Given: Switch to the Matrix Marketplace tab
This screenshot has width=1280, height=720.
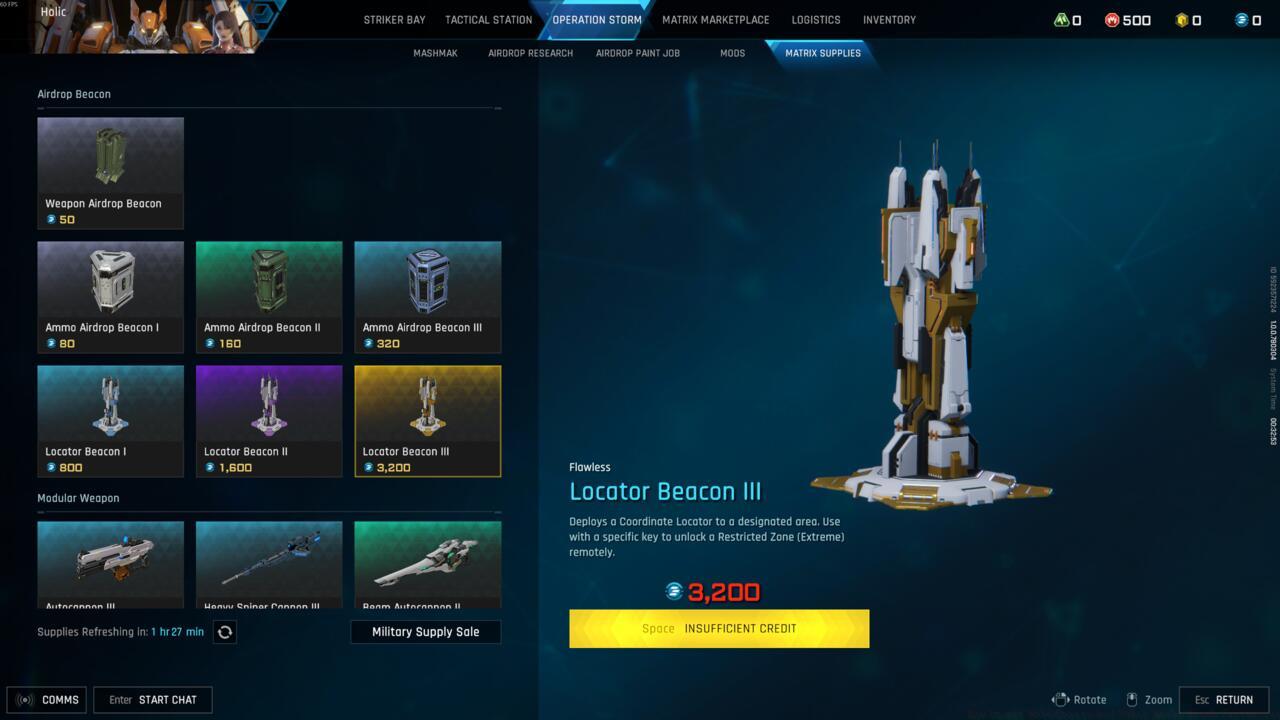Looking at the screenshot, I should pyautogui.click(x=715, y=19).
